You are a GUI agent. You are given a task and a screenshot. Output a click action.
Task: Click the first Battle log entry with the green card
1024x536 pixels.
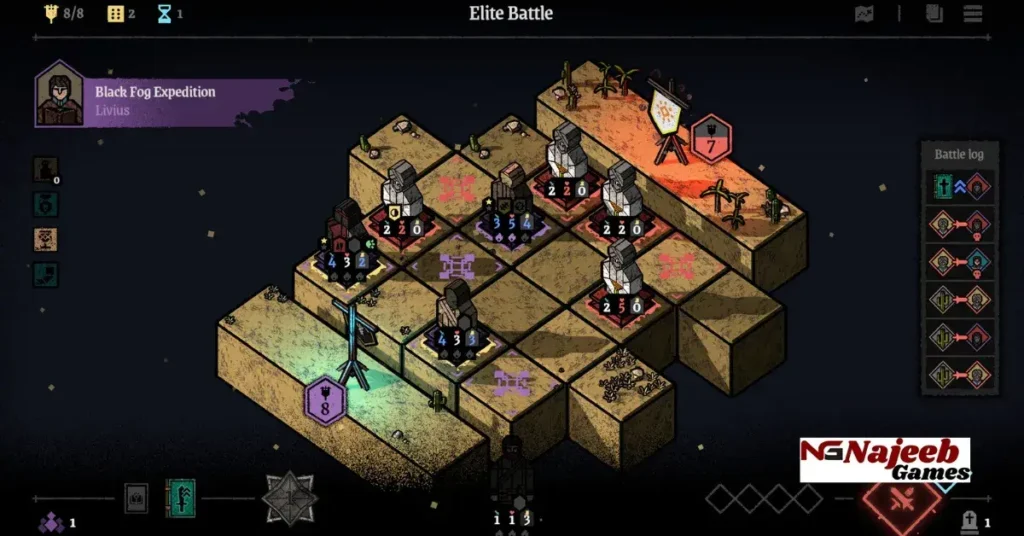point(959,186)
